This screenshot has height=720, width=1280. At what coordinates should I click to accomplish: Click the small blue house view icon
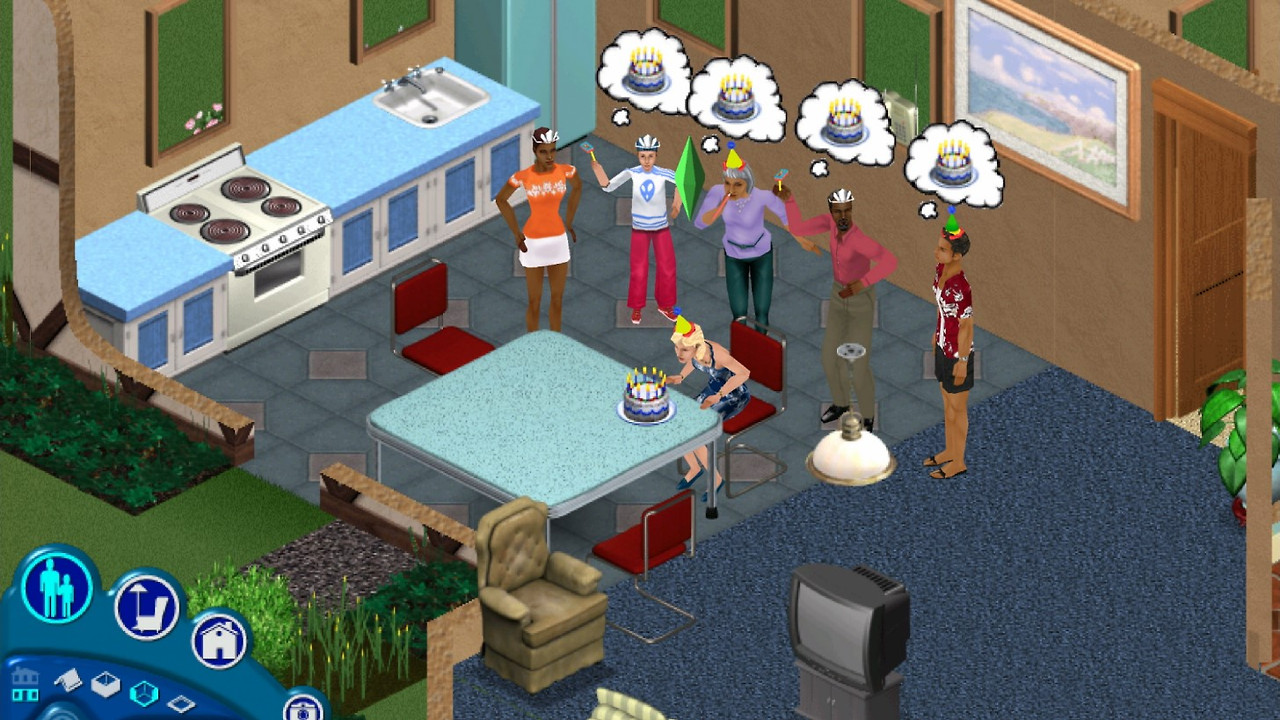click(25, 682)
